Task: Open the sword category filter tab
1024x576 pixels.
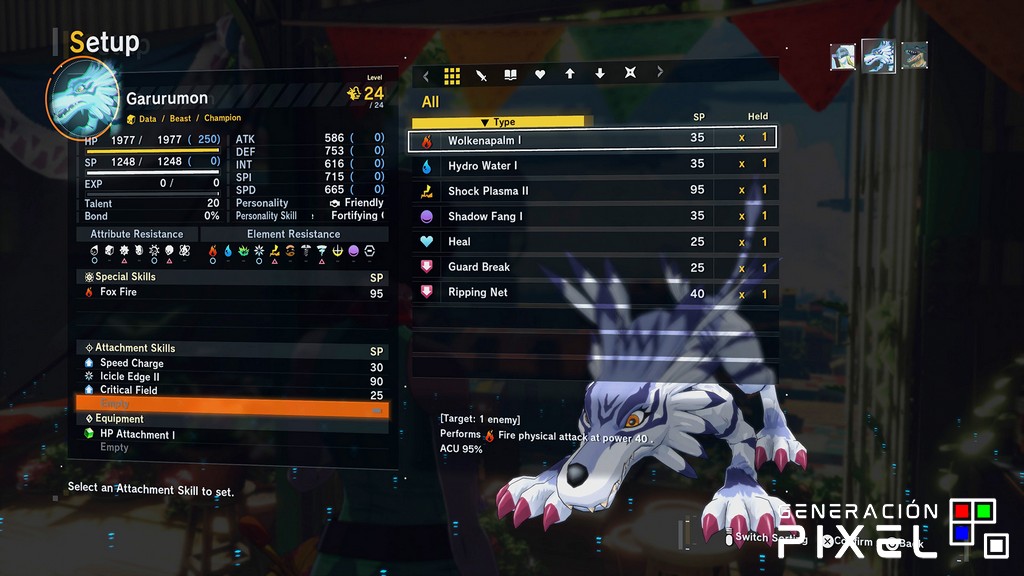Action: click(x=481, y=75)
